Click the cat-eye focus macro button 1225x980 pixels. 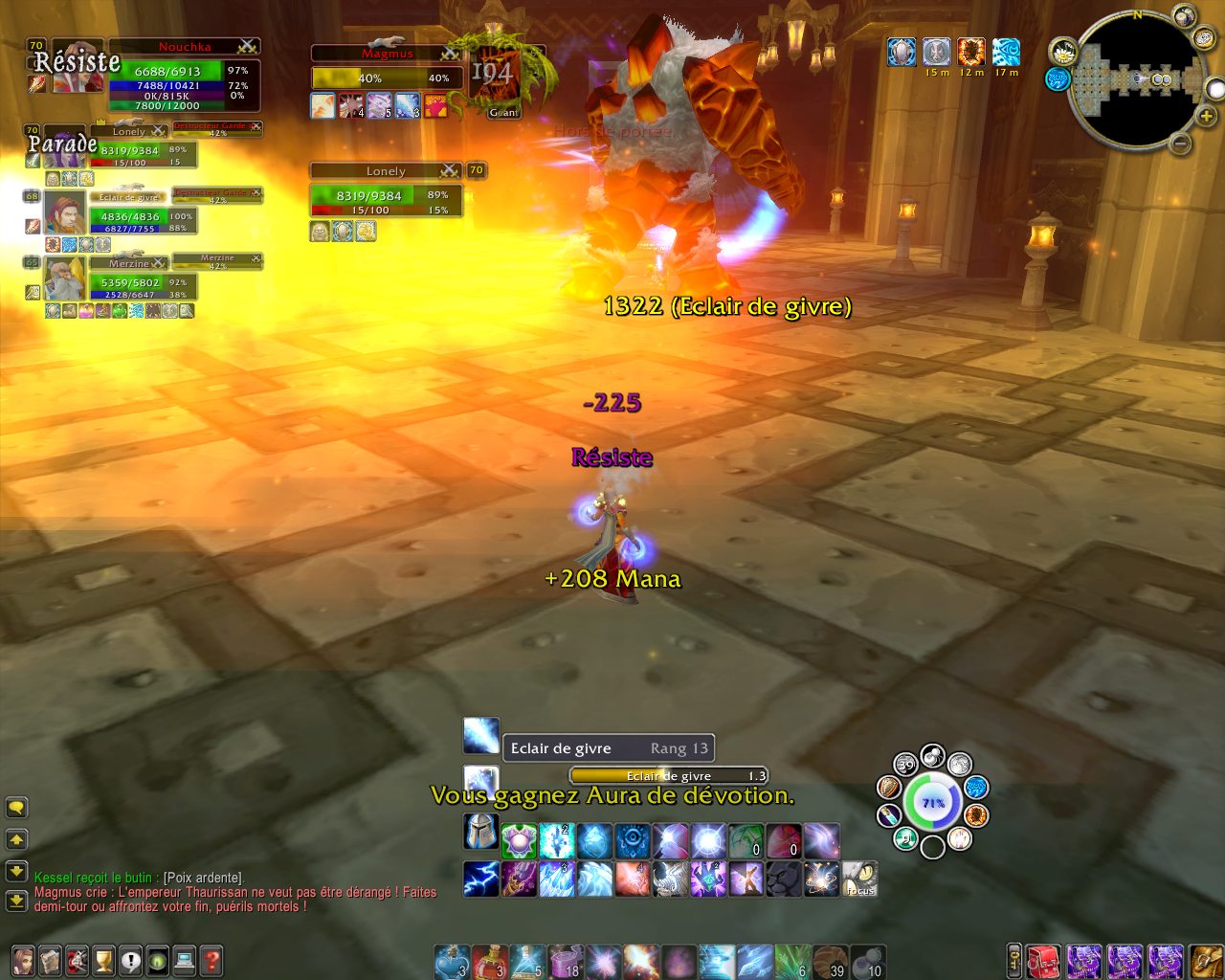click(x=859, y=879)
